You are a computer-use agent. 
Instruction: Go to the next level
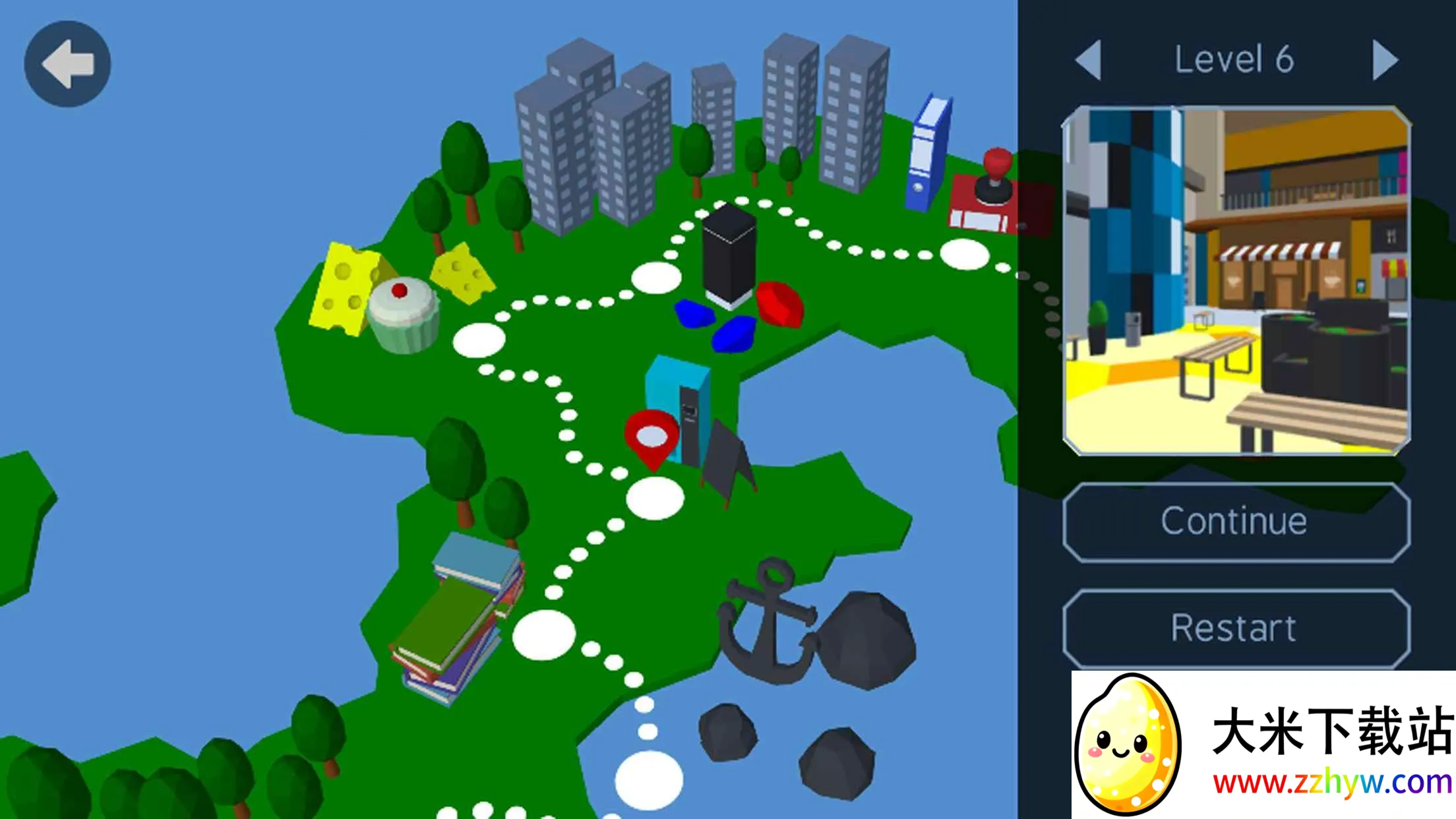point(1385,60)
